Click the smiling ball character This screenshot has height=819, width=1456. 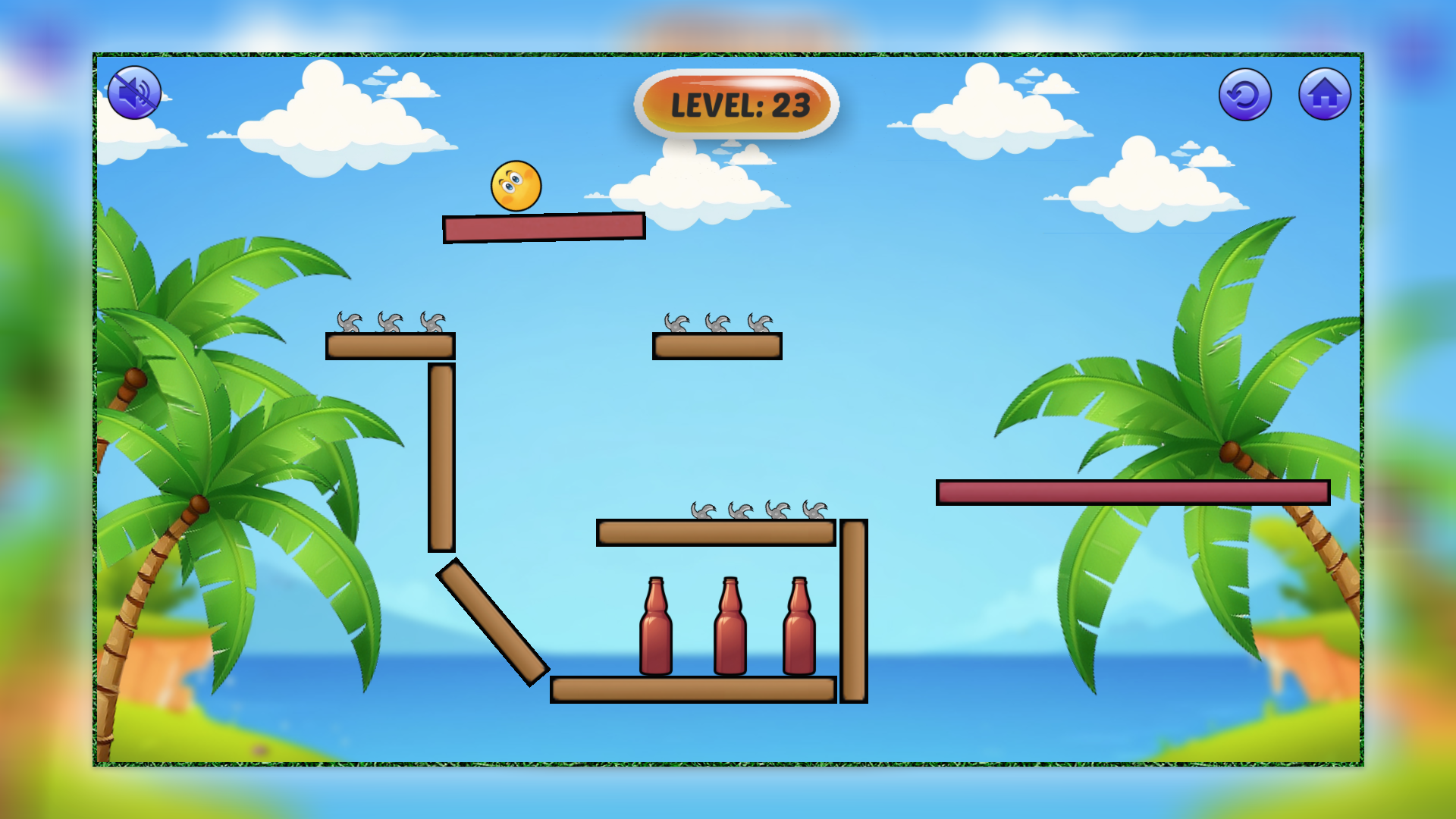[516, 184]
